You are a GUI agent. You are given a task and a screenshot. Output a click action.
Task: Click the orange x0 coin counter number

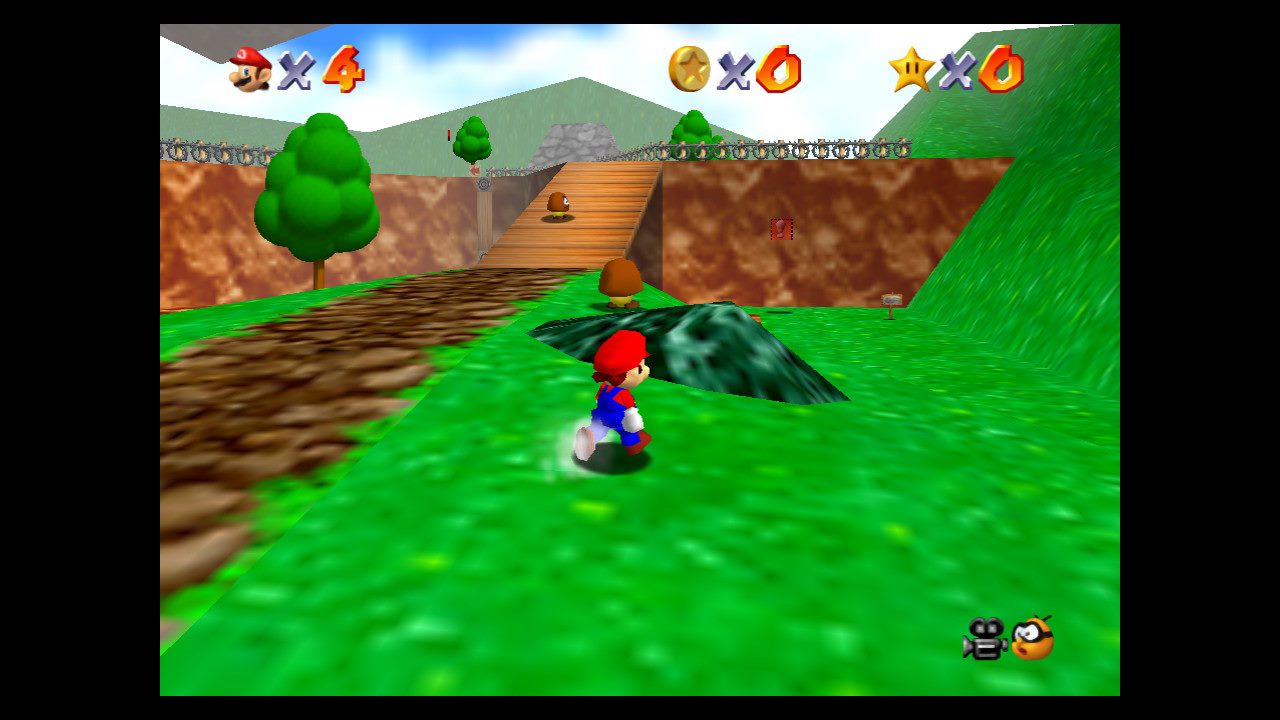click(x=780, y=70)
